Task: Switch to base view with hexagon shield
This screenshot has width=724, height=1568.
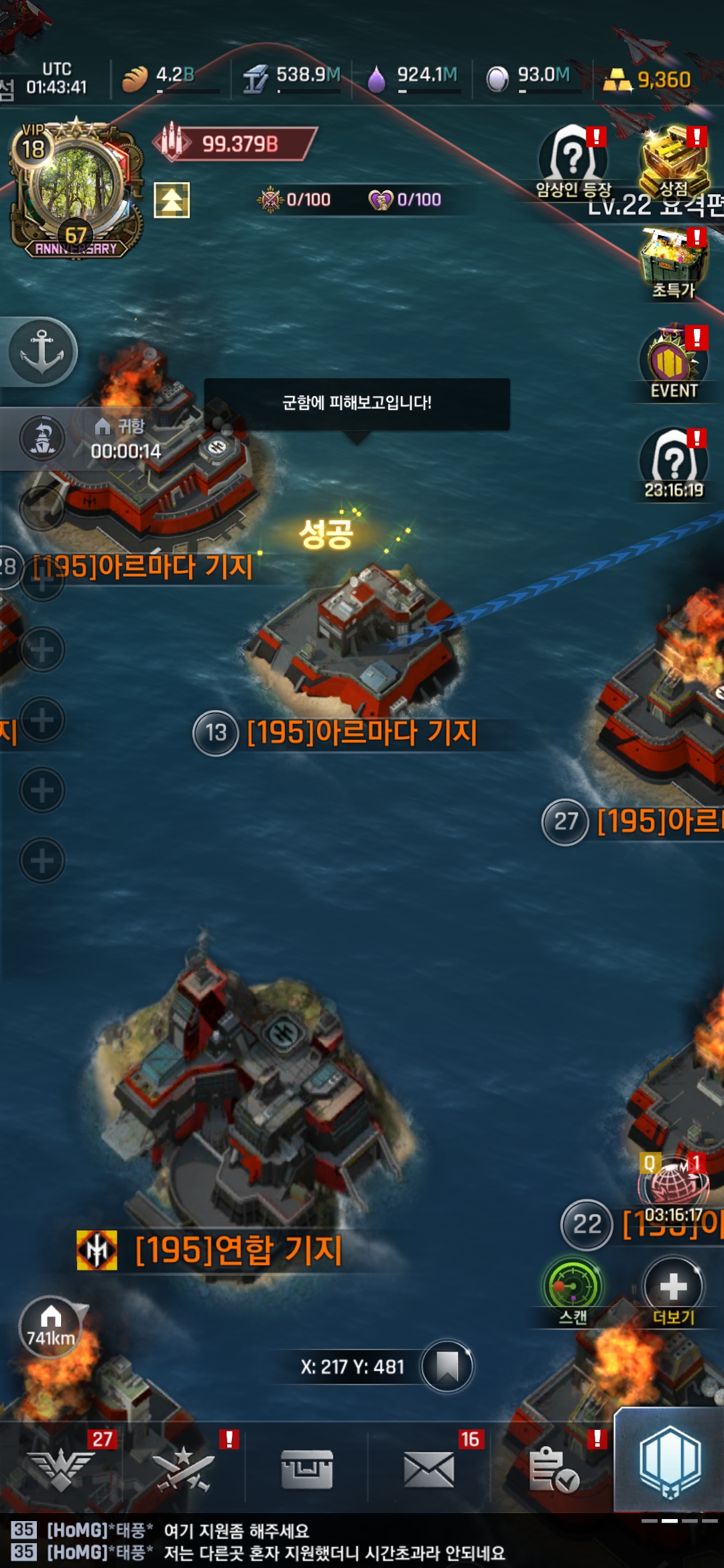Action: (670, 1461)
